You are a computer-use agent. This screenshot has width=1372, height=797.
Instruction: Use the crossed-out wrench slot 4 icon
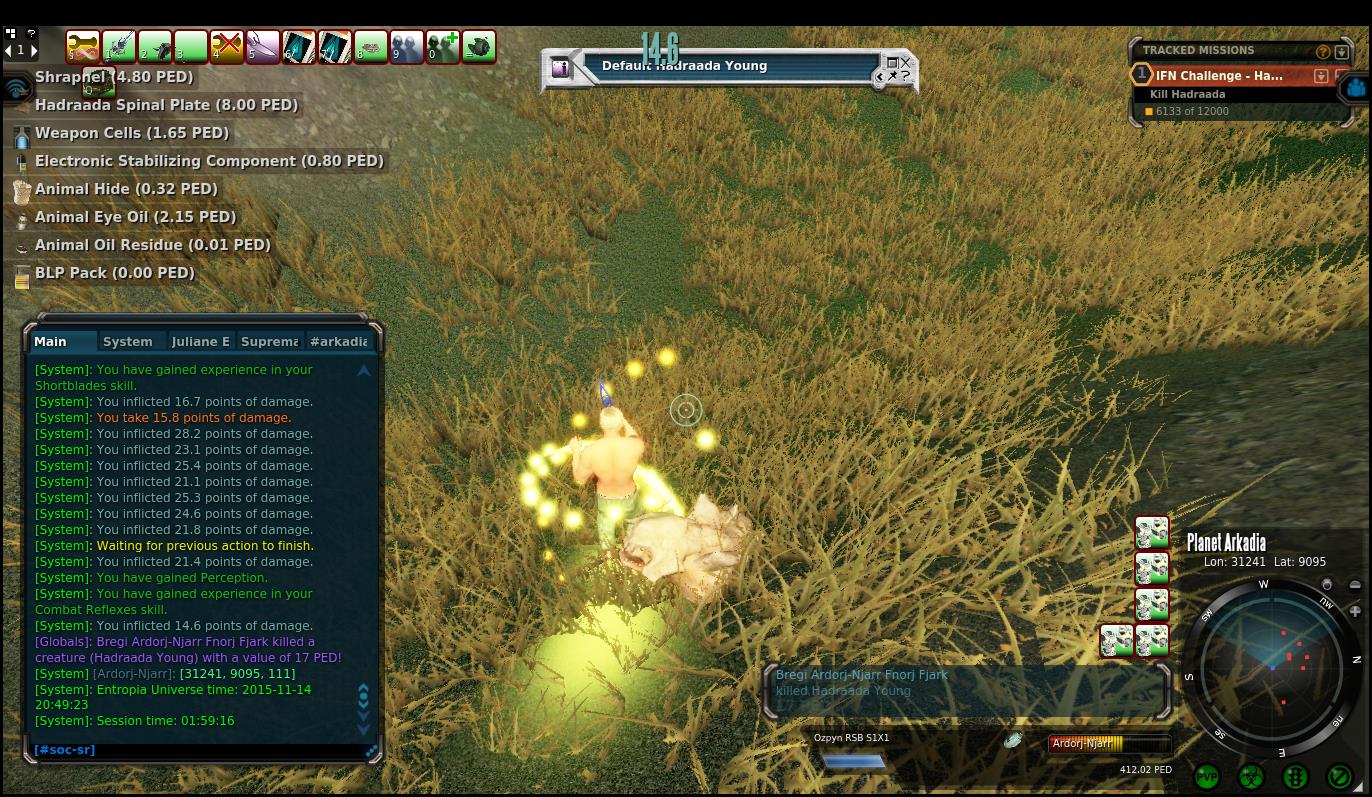pos(227,46)
